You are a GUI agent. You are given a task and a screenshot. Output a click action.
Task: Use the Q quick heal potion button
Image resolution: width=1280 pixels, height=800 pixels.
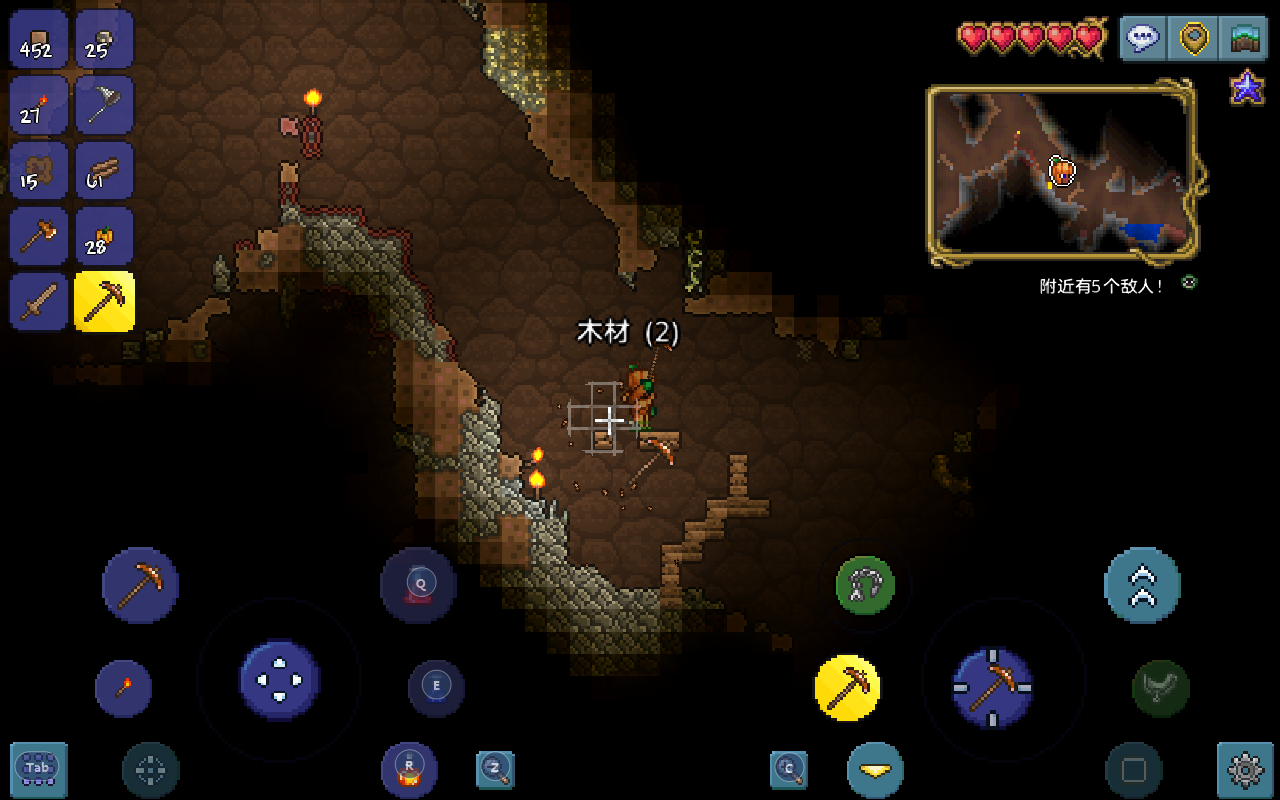click(419, 585)
